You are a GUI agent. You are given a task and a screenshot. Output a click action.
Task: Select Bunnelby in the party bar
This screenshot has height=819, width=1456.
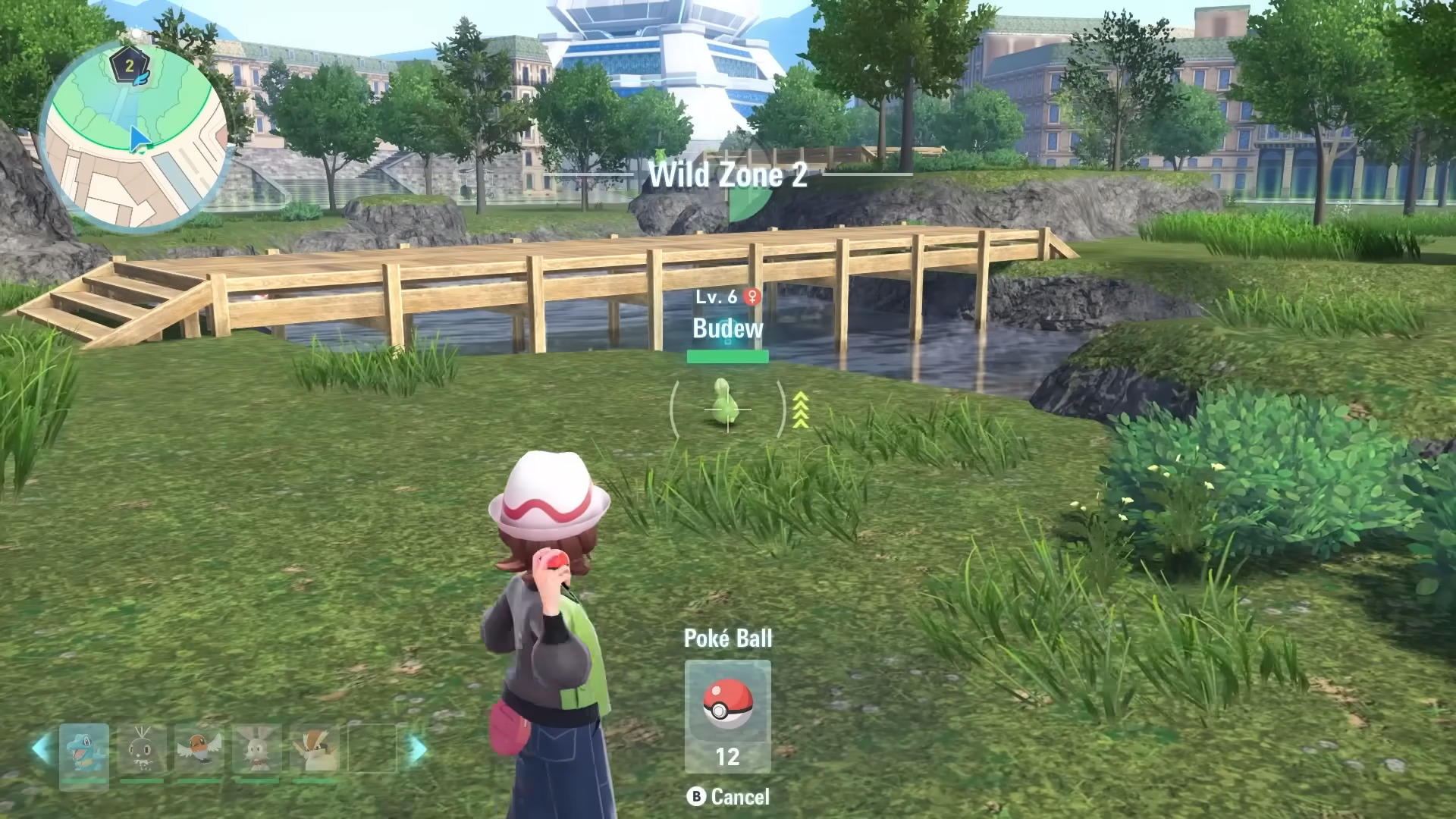pyautogui.click(x=256, y=749)
